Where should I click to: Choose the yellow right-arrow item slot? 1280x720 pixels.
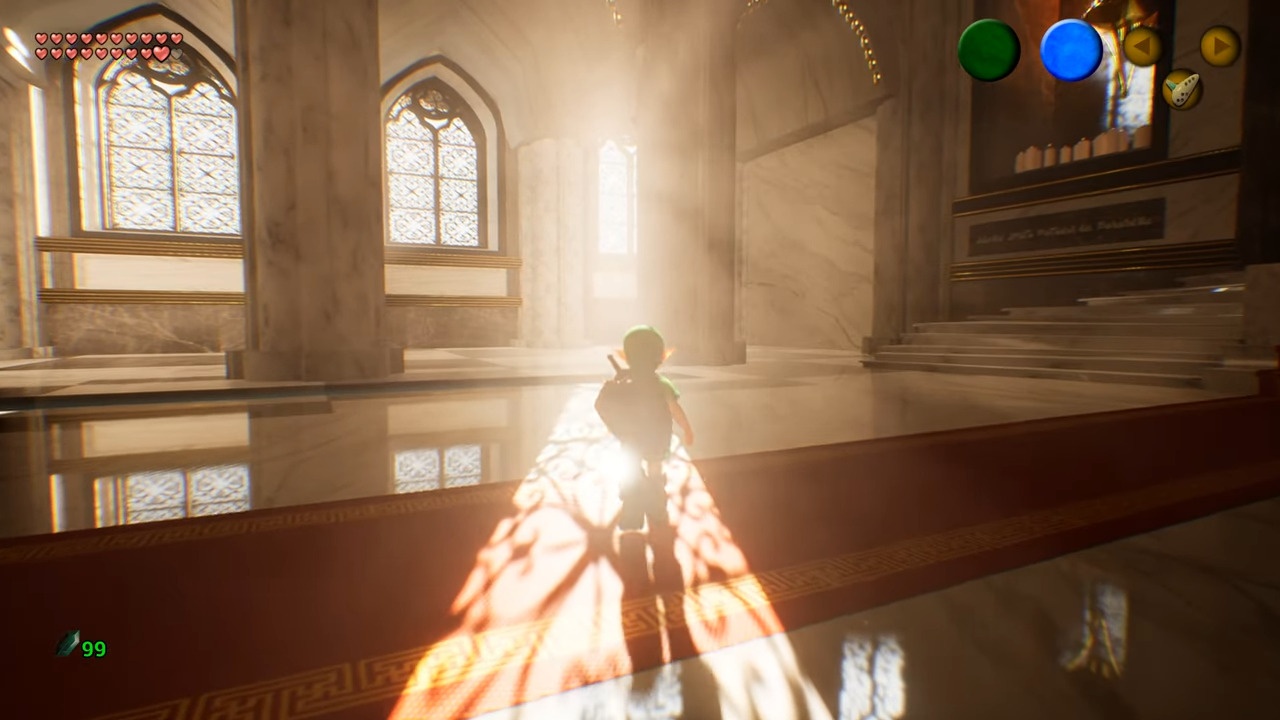coord(1219,46)
